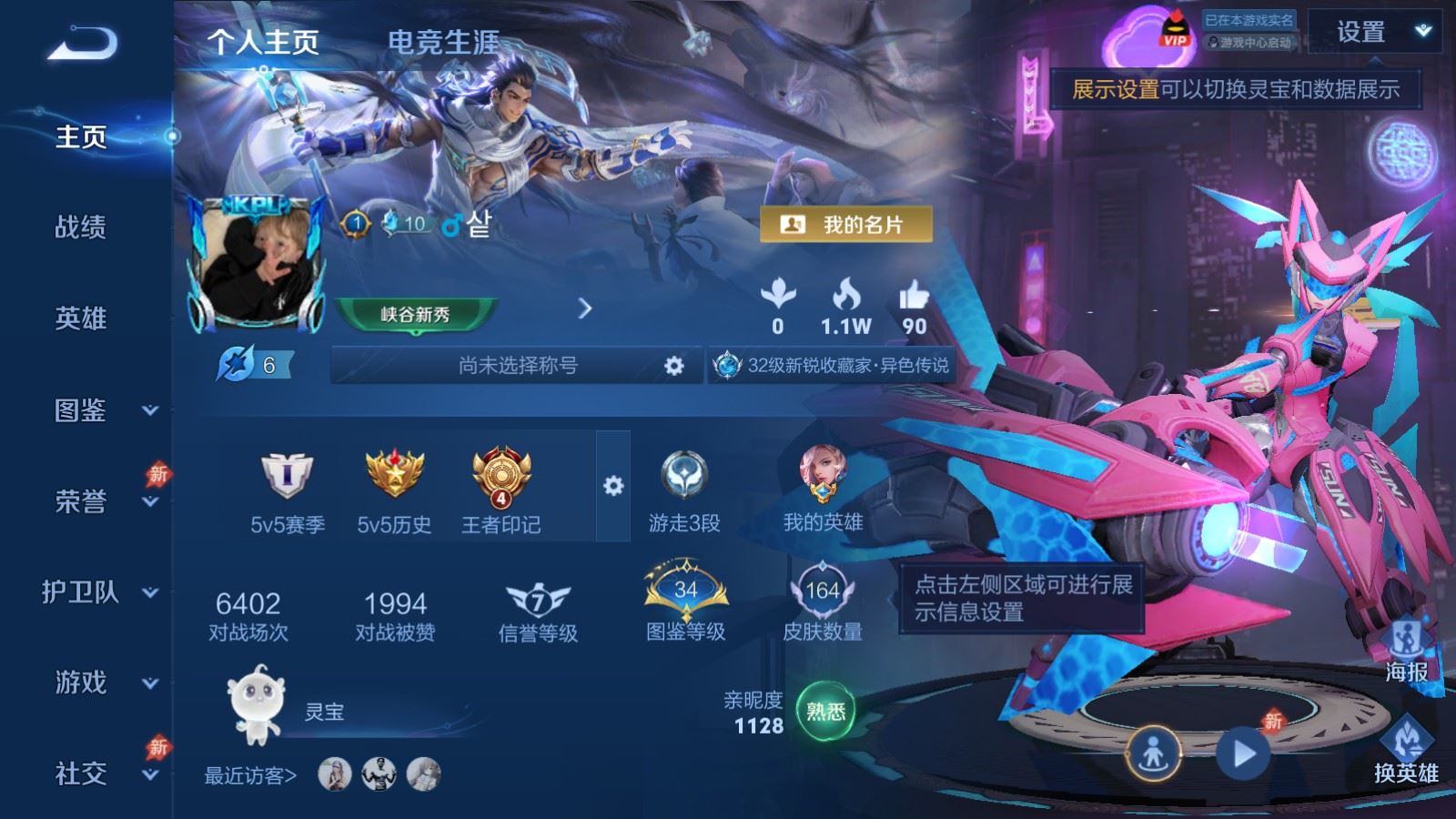The image size is (1456, 819).
Task: Open the 设置 dropdown
Action: pos(1374,33)
